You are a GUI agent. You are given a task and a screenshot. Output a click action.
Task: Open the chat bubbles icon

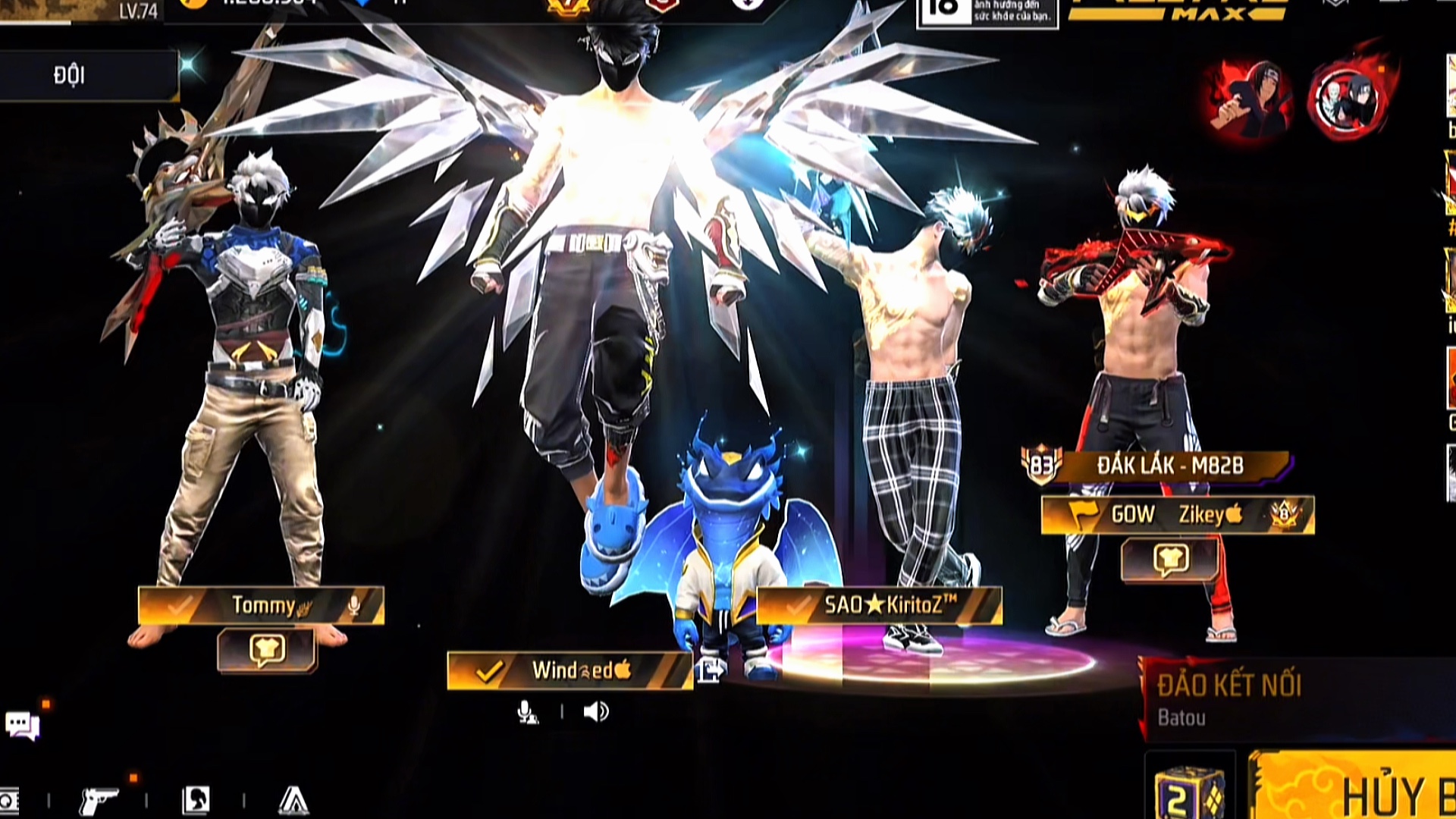click(23, 725)
